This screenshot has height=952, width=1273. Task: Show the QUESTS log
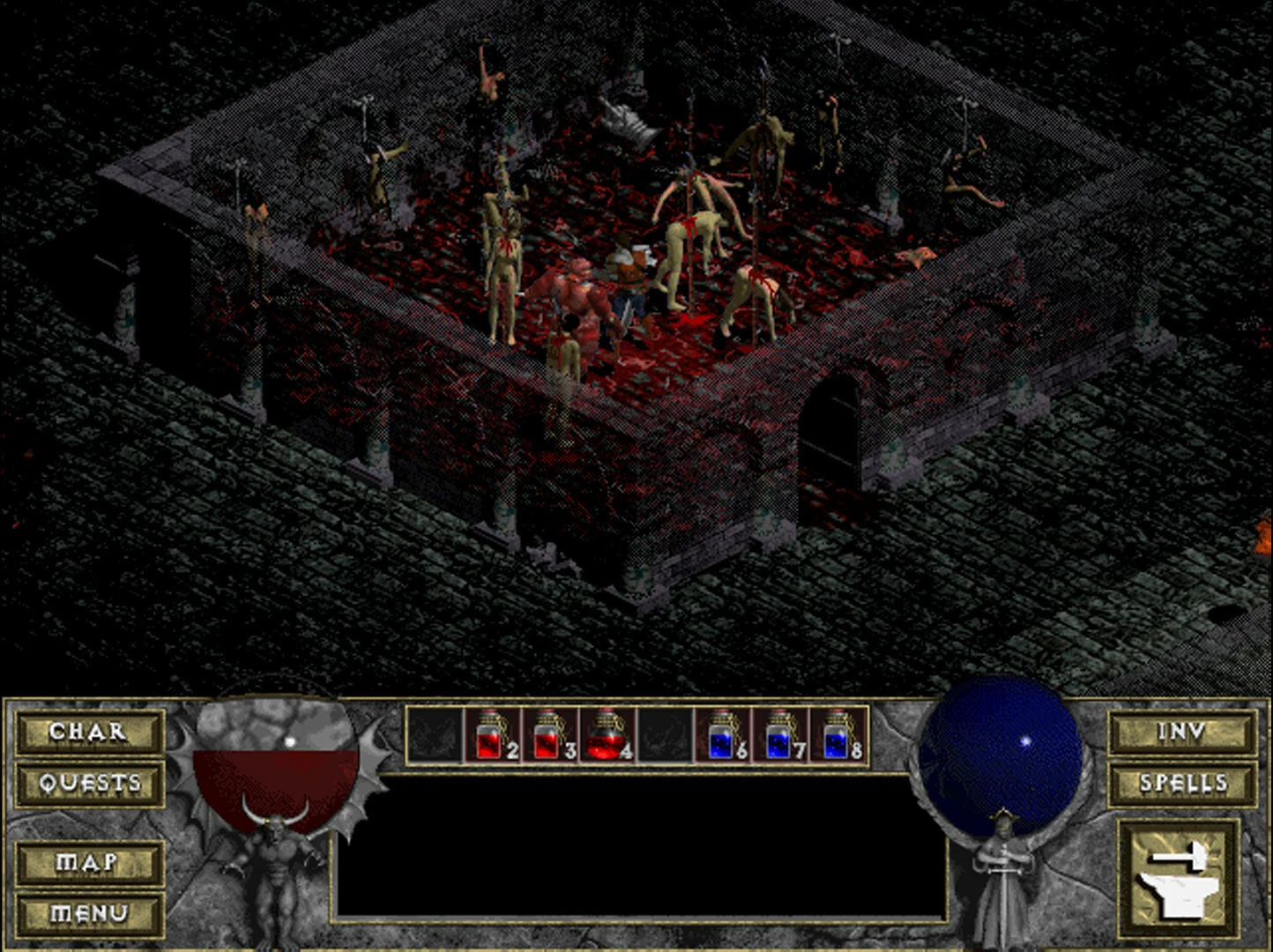[x=88, y=783]
